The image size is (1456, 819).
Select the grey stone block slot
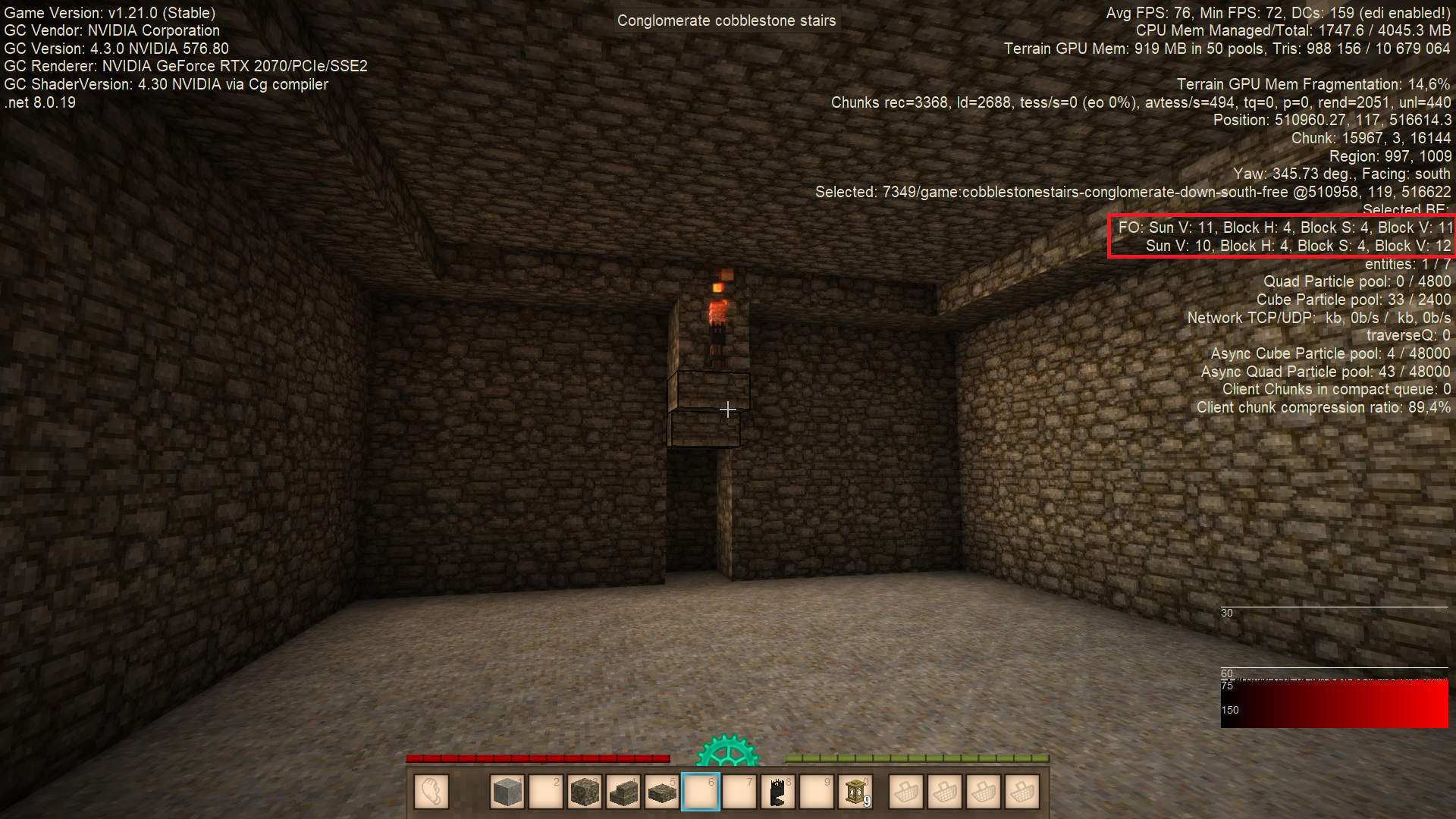507,792
